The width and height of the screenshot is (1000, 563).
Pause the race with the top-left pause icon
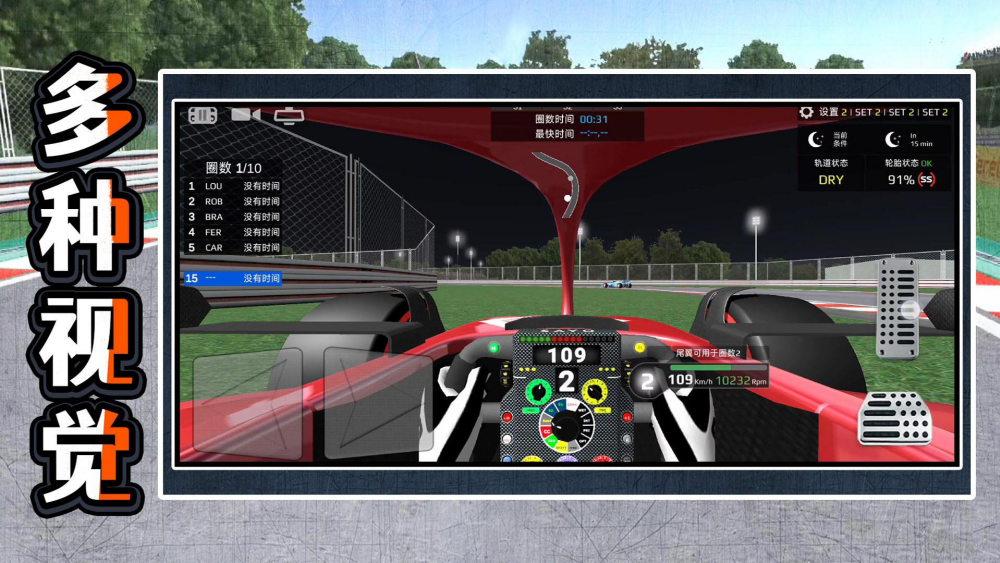click(x=203, y=115)
